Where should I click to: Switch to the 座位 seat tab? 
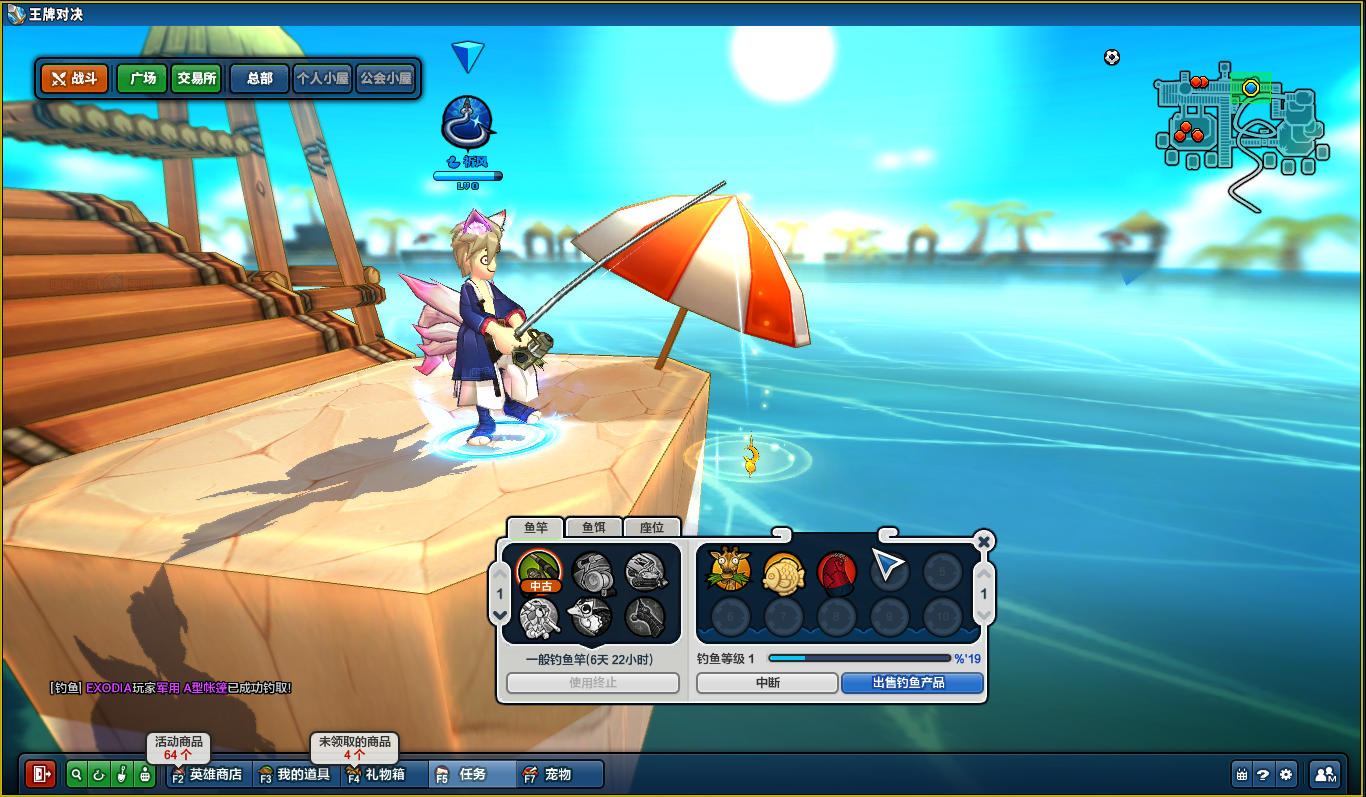[652, 527]
